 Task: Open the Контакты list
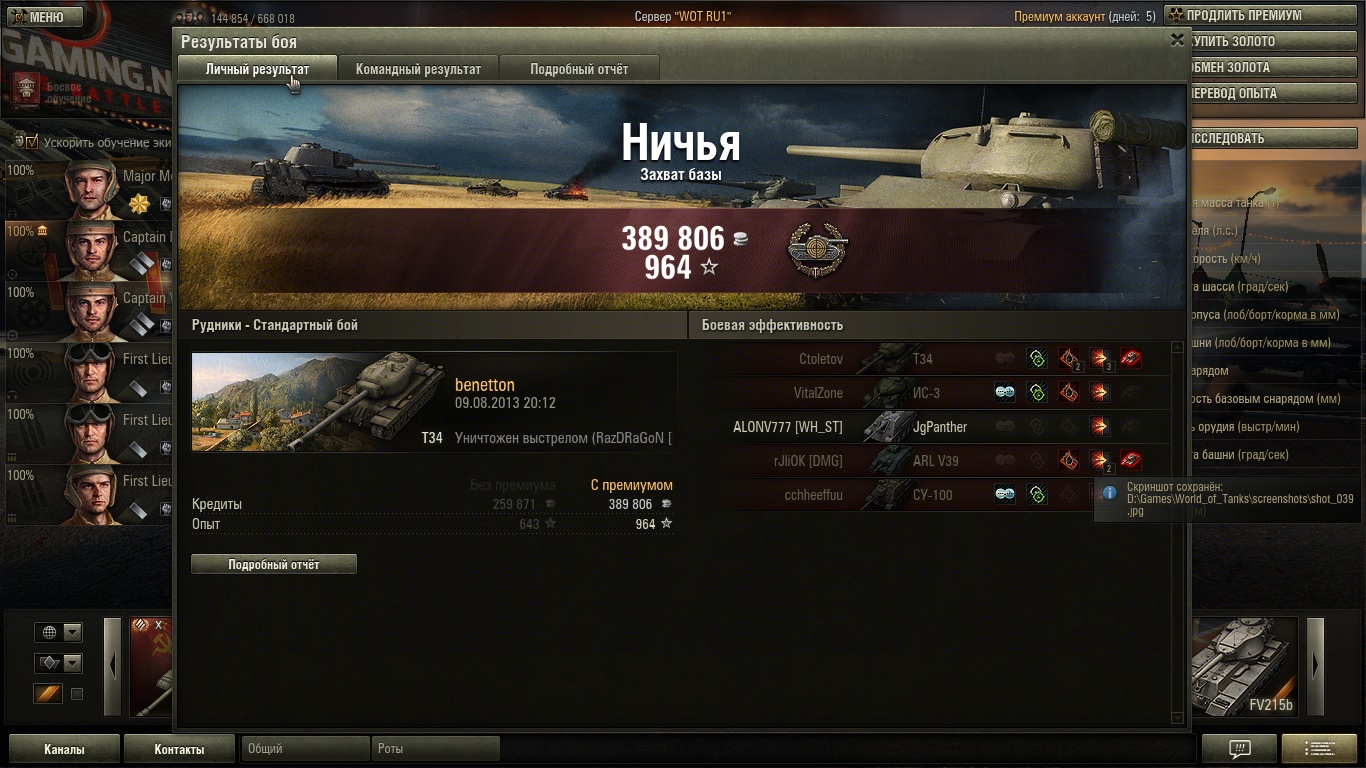[179, 749]
